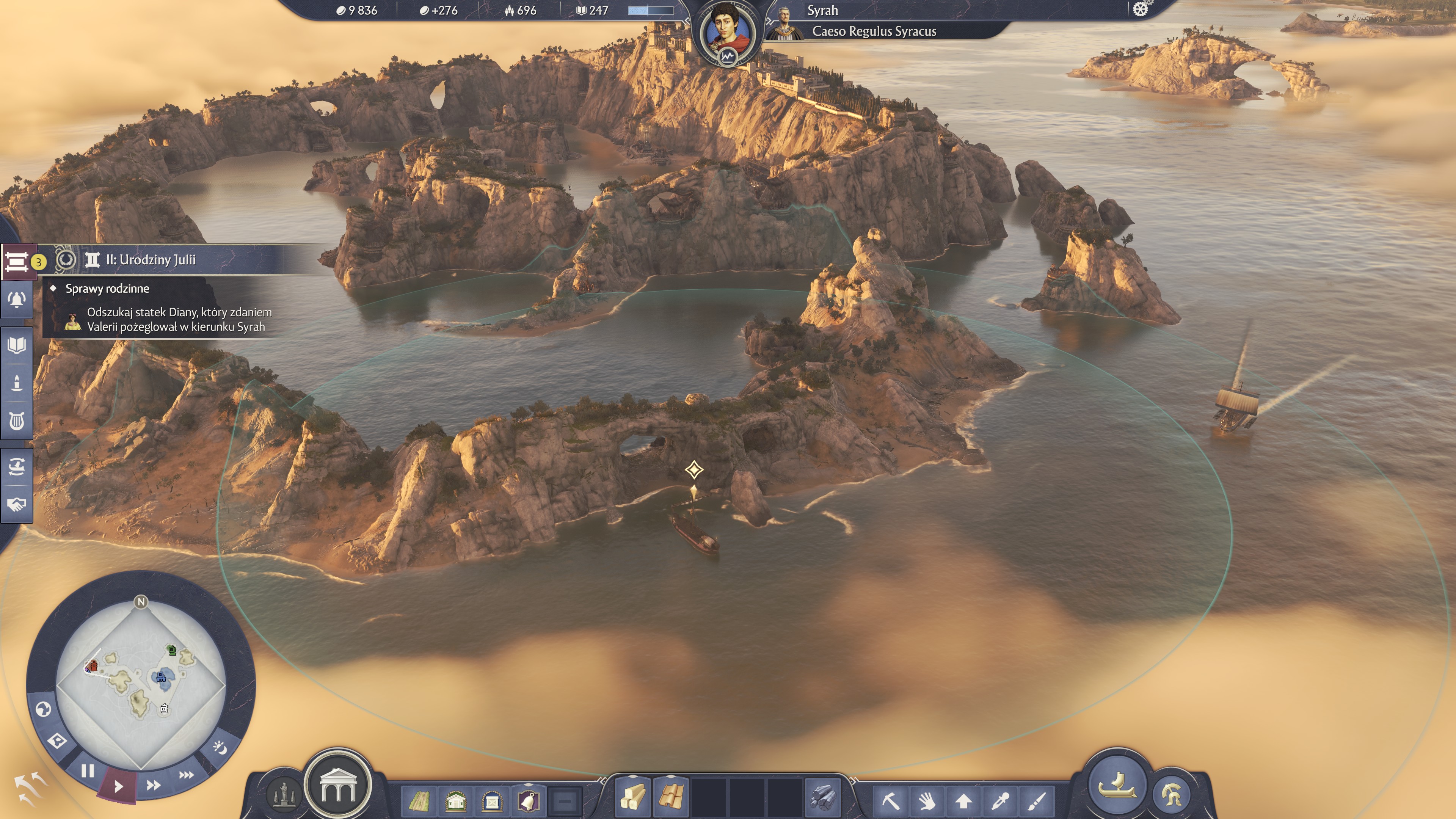This screenshot has height=819, width=1456.
Task: Open the handshake diplomacy panel
Action: click(17, 504)
